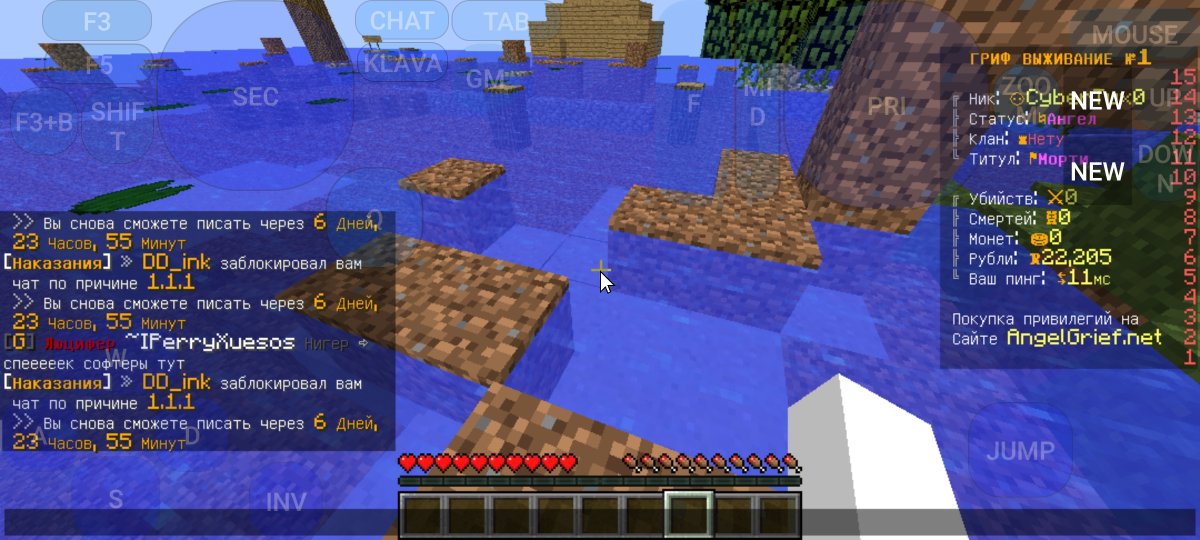Toggle the SHIFT sneak button

tap(118, 125)
